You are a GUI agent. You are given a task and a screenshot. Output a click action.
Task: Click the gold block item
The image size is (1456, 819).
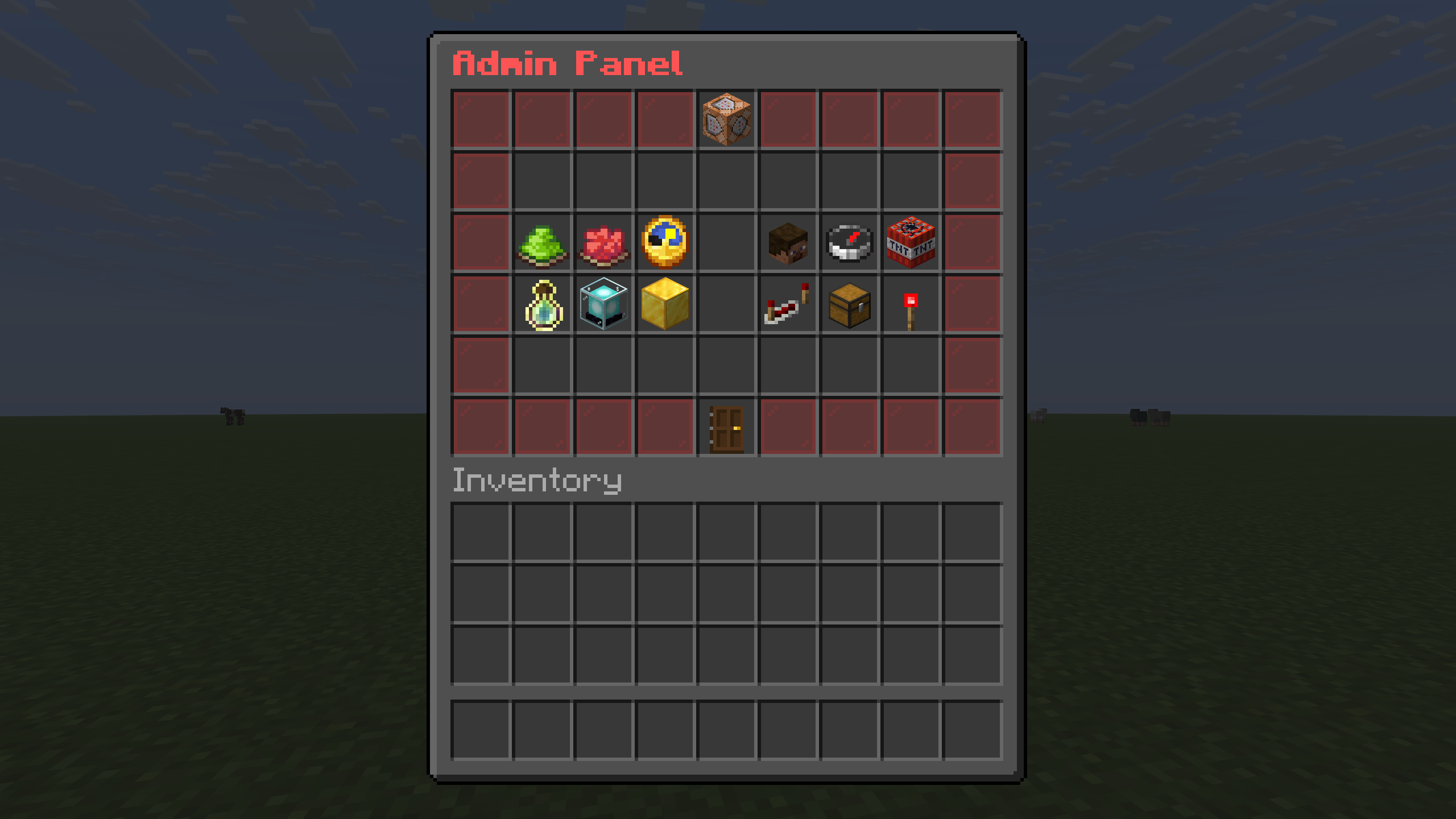(665, 304)
